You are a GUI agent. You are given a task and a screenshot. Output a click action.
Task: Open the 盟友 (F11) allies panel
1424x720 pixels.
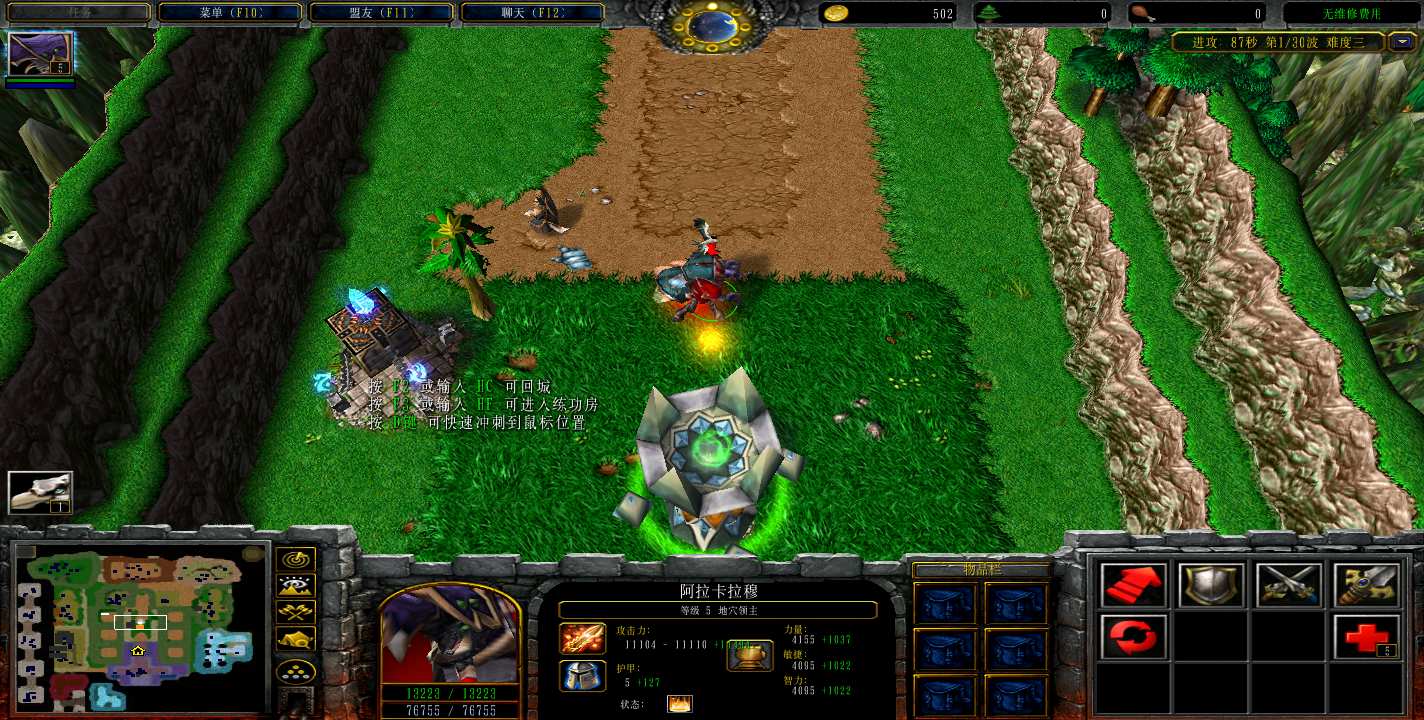coord(381,13)
